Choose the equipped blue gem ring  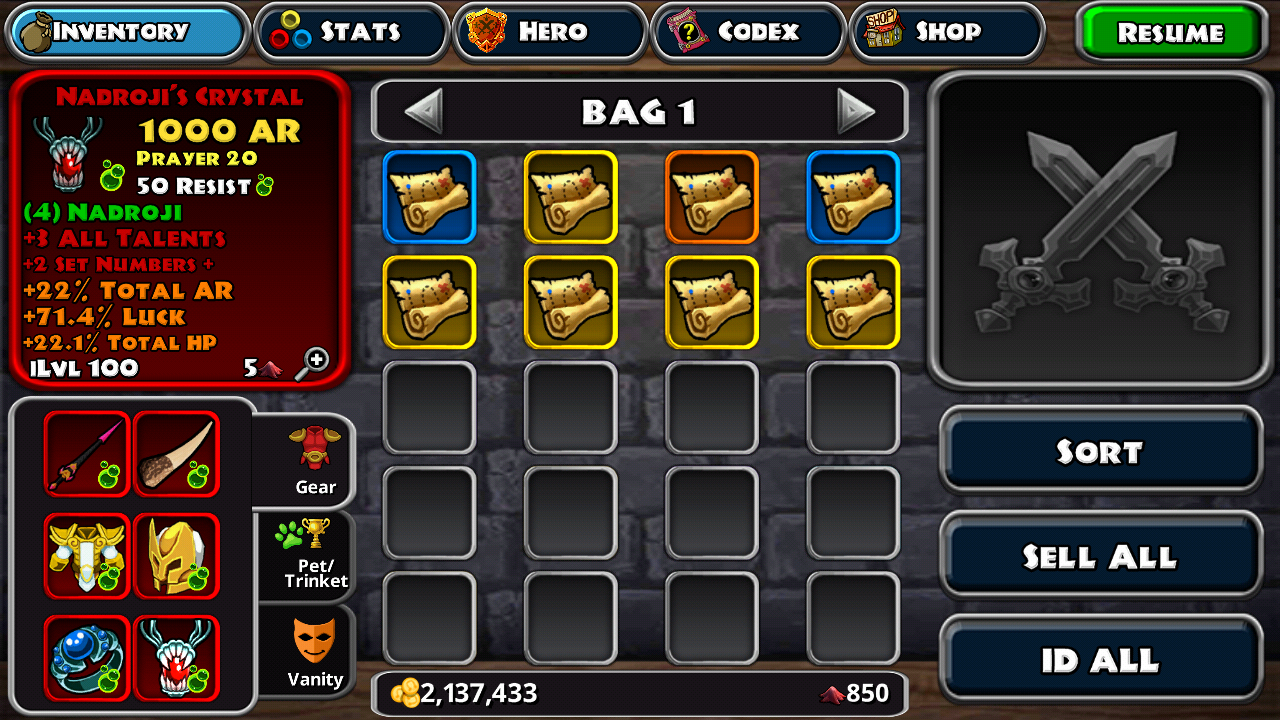(87, 658)
